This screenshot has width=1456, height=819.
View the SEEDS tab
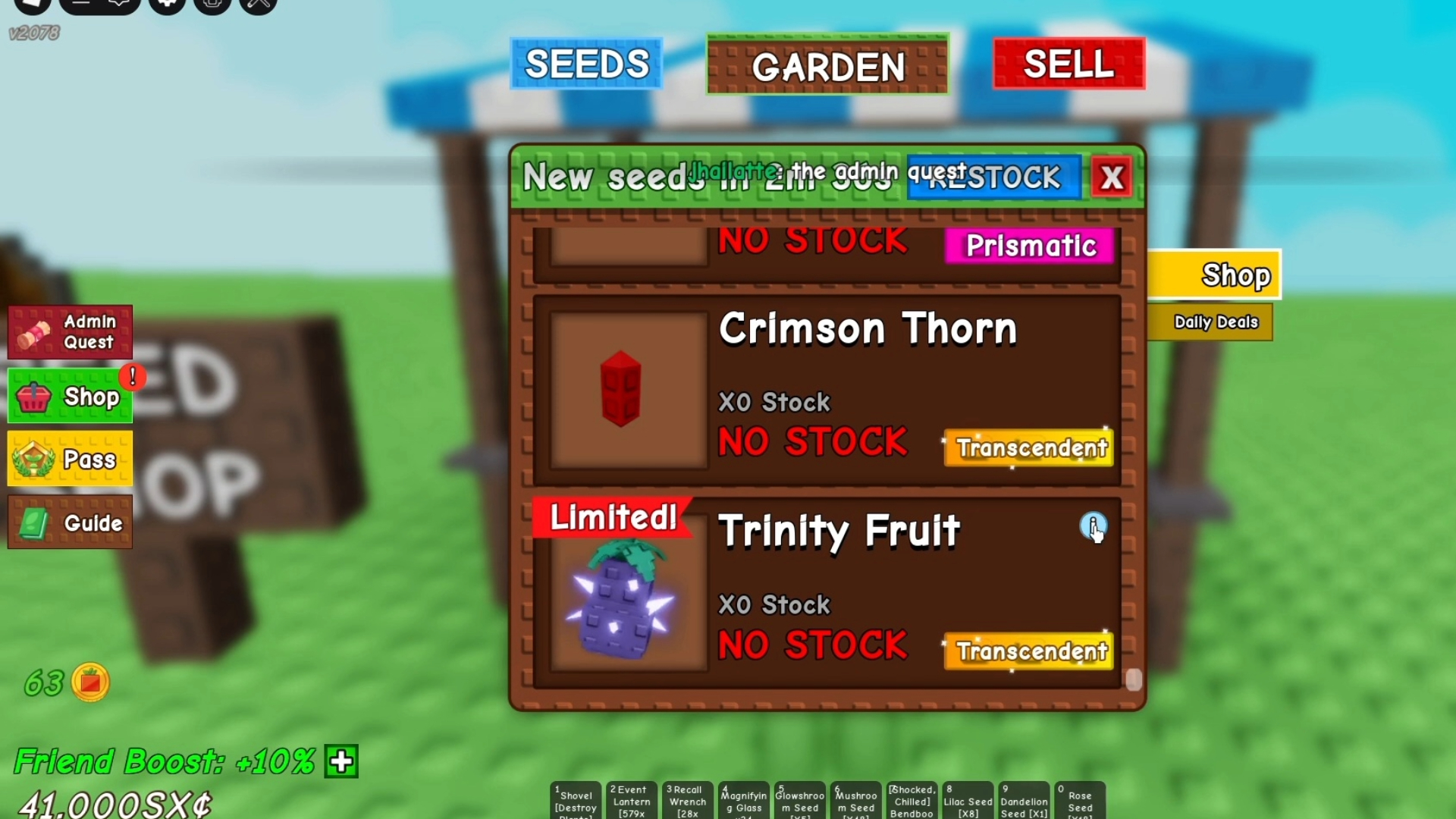click(588, 64)
